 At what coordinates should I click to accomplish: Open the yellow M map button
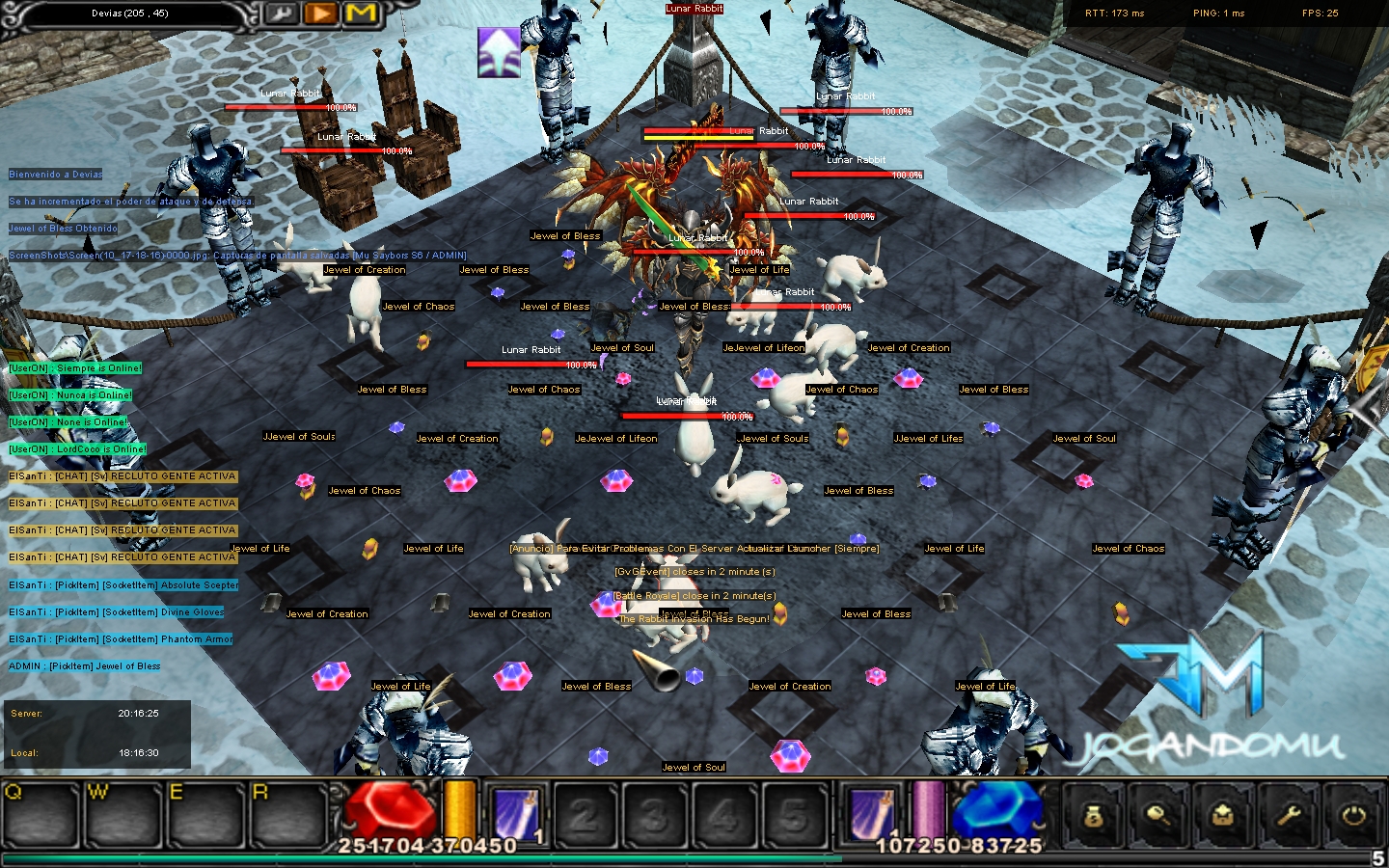(361, 14)
